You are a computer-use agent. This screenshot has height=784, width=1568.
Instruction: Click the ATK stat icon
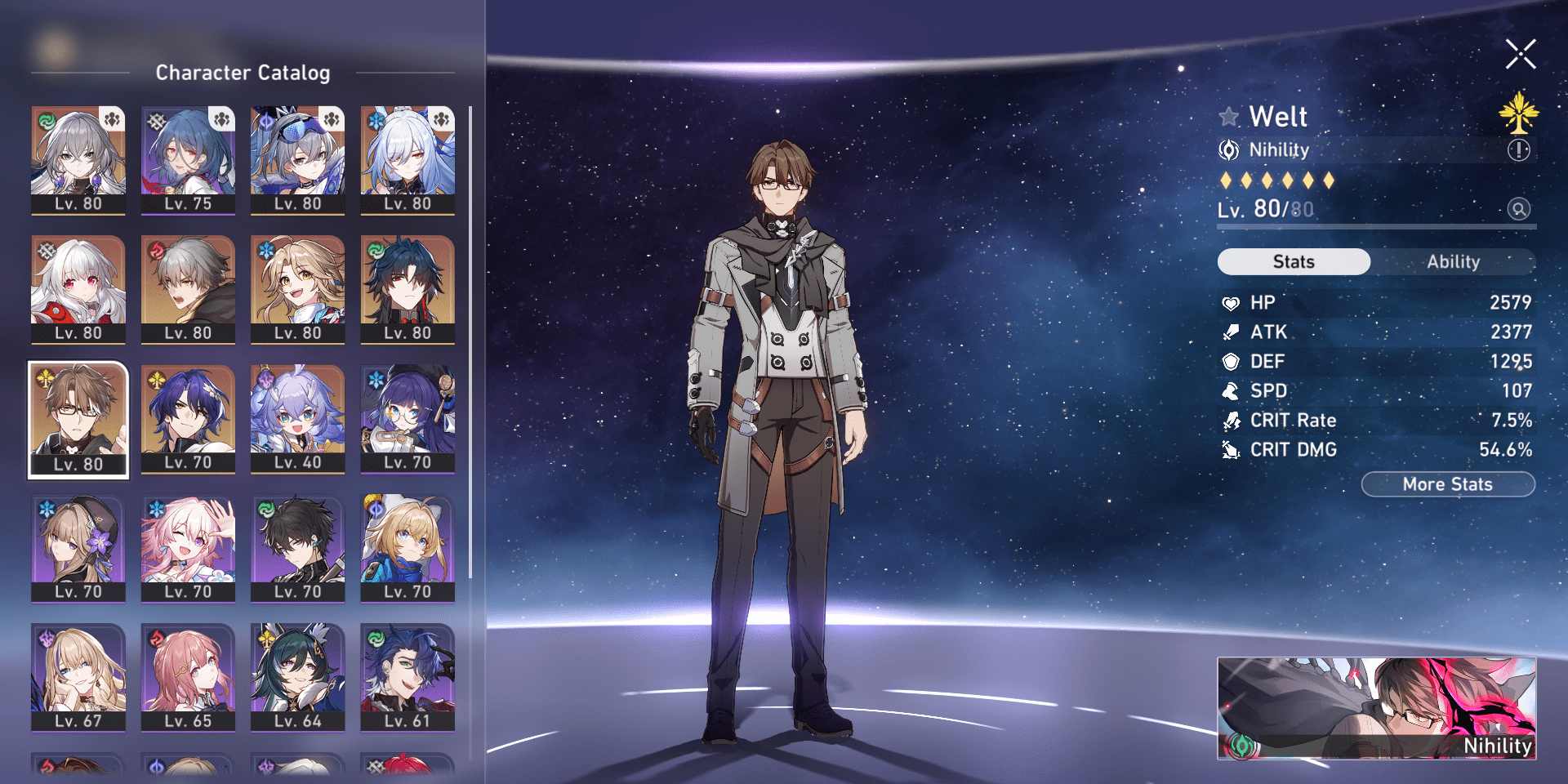click(1232, 332)
